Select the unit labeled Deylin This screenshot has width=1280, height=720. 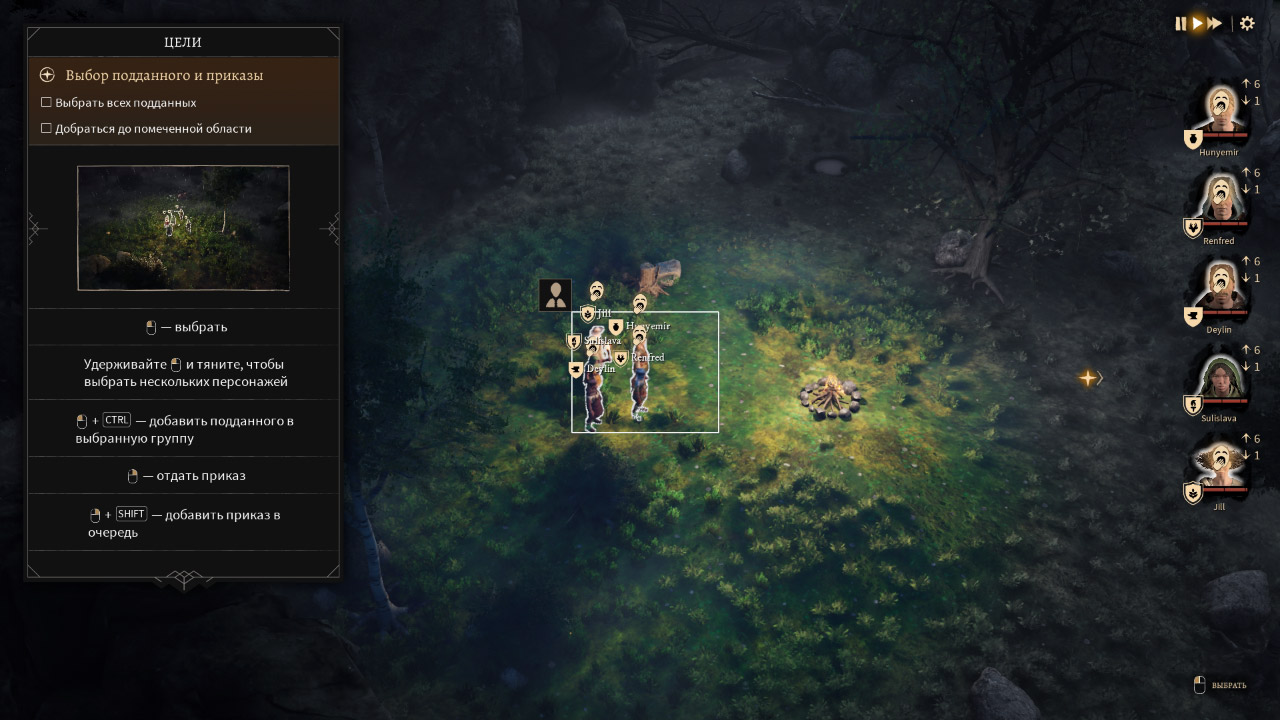coord(595,395)
